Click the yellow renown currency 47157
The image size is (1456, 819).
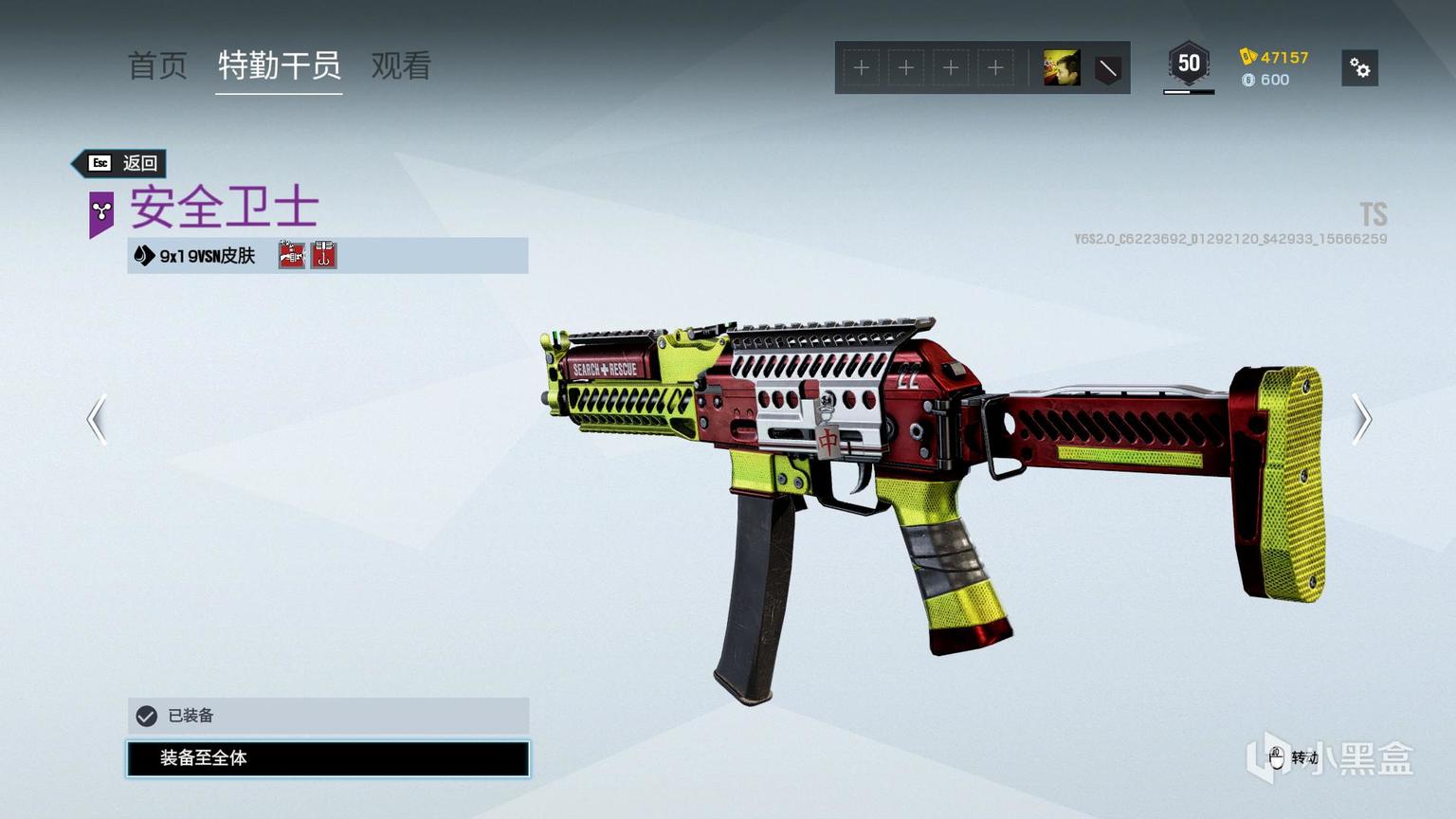click(1275, 57)
